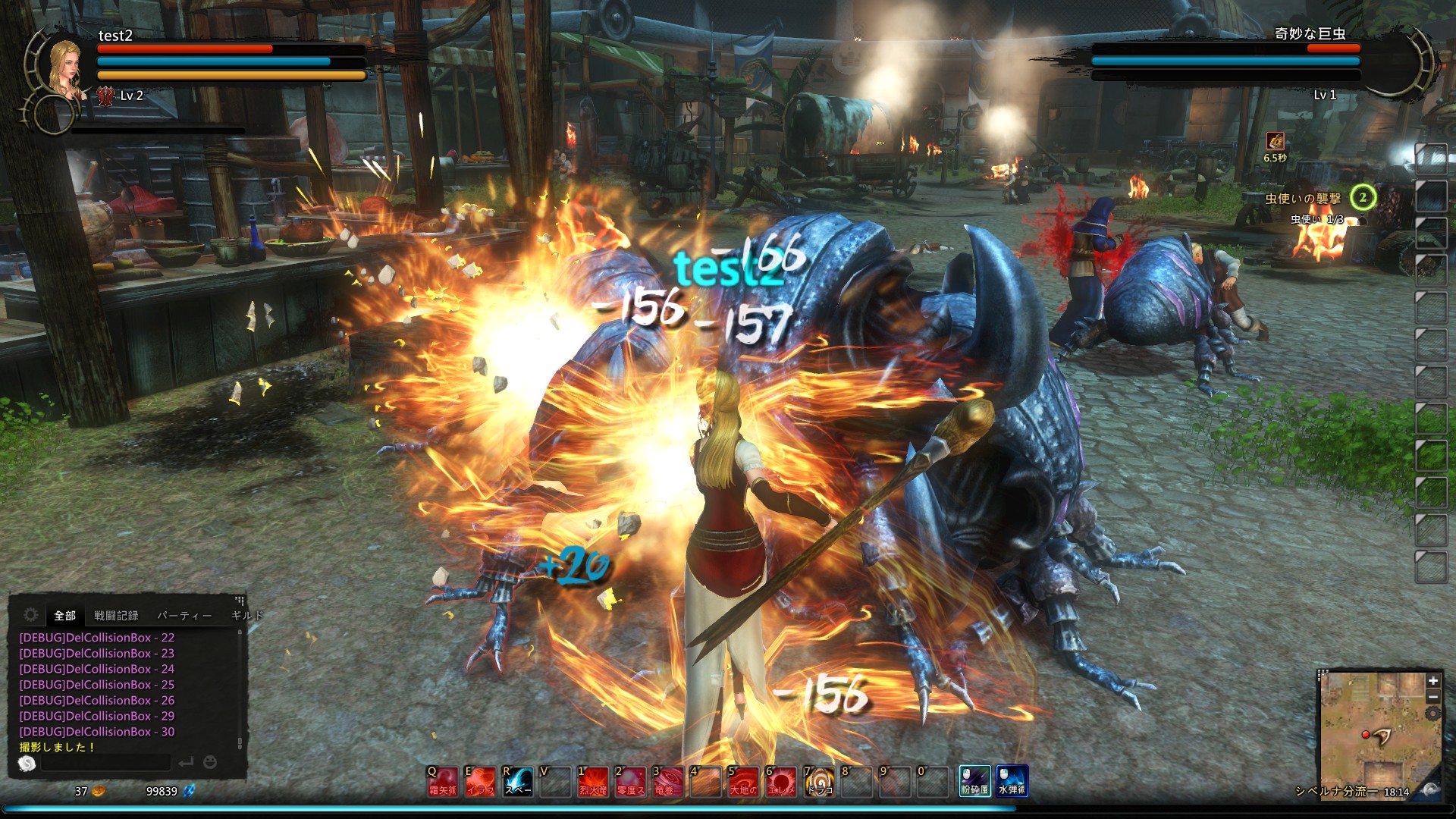Activate the 大地の skill slot
The image size is (1456, 819).
pyautogui.click(x=743, y=781)
